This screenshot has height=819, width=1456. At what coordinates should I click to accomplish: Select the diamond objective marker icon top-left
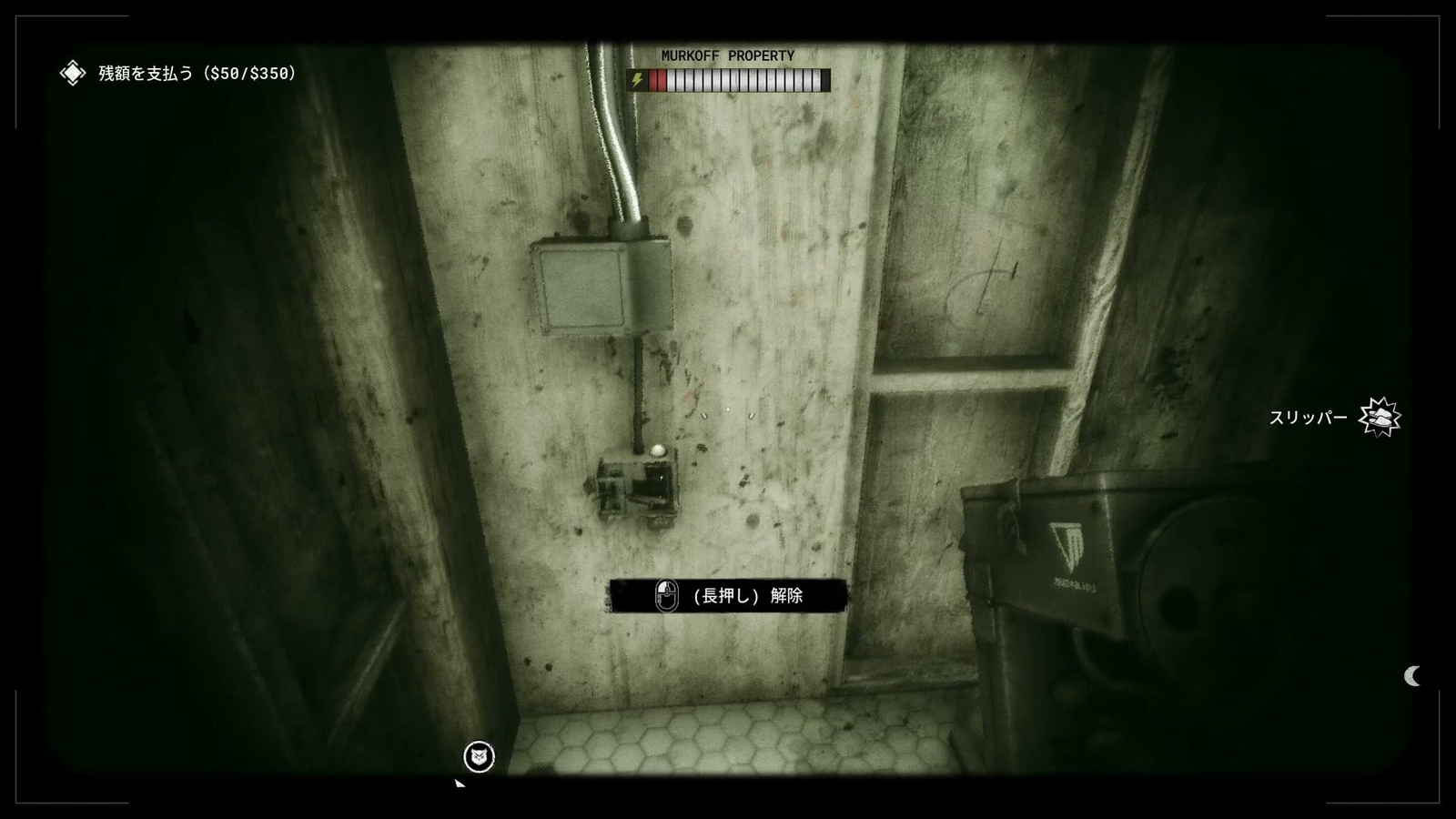(72, 73)
